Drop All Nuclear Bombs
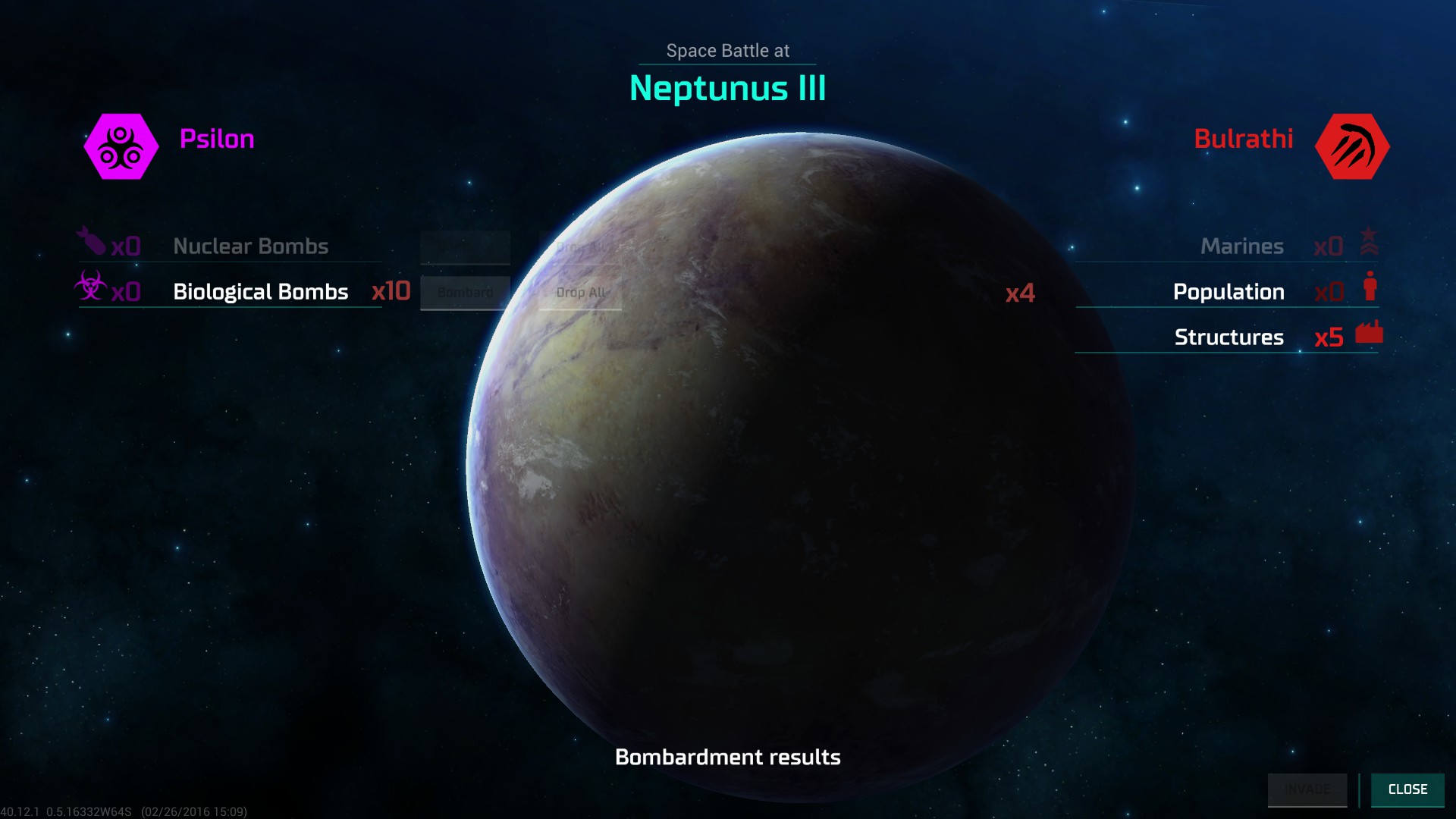The image size is (1456, 819). 580,247
